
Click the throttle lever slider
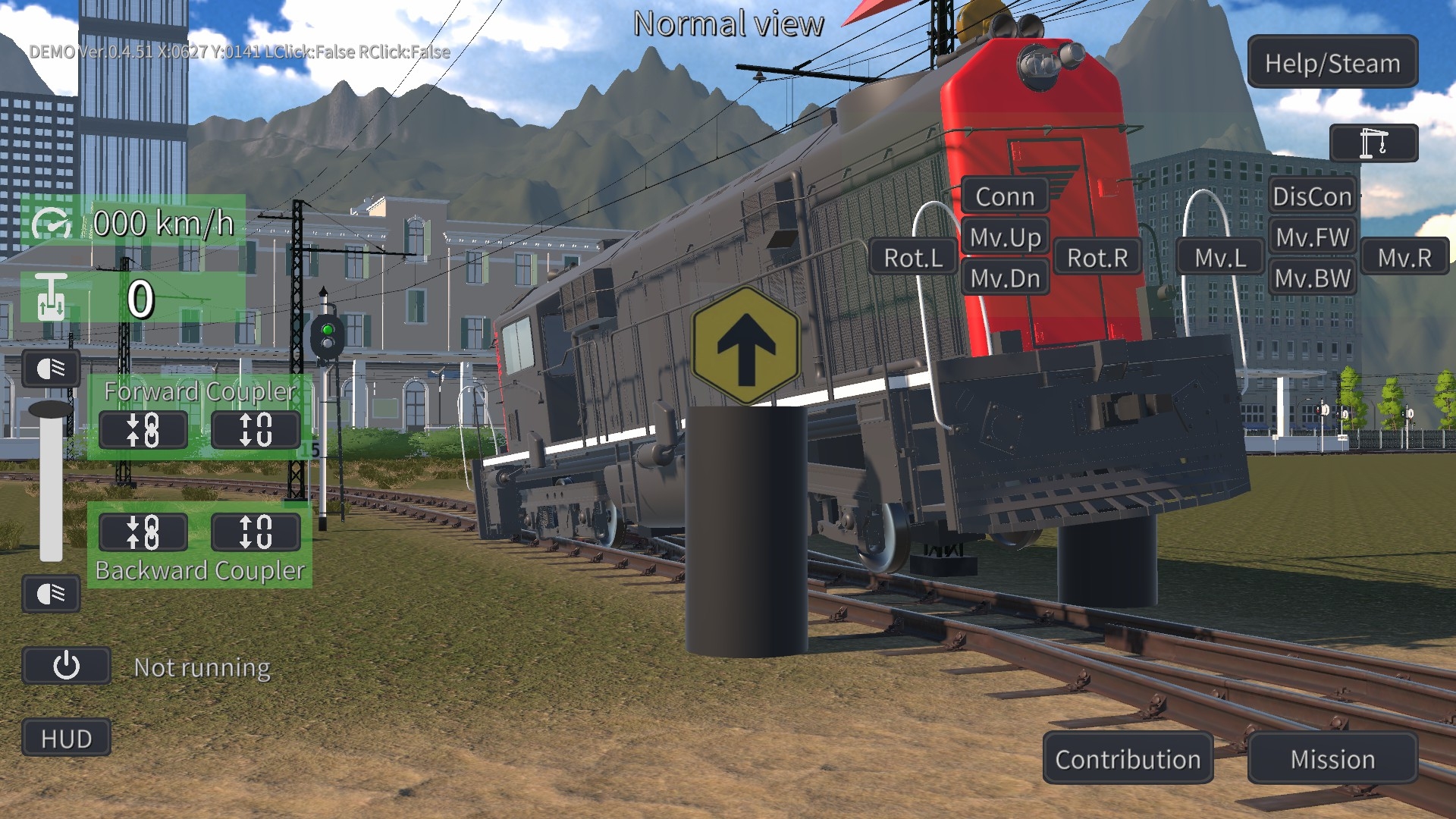click(51, 410)
